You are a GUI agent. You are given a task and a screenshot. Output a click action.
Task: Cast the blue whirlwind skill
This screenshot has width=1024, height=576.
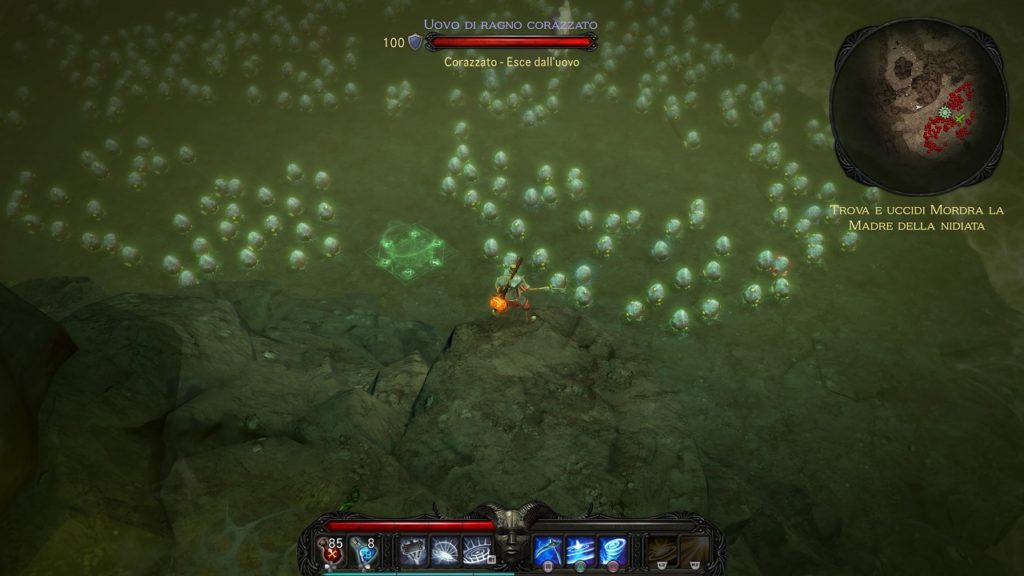pos(611,548)
